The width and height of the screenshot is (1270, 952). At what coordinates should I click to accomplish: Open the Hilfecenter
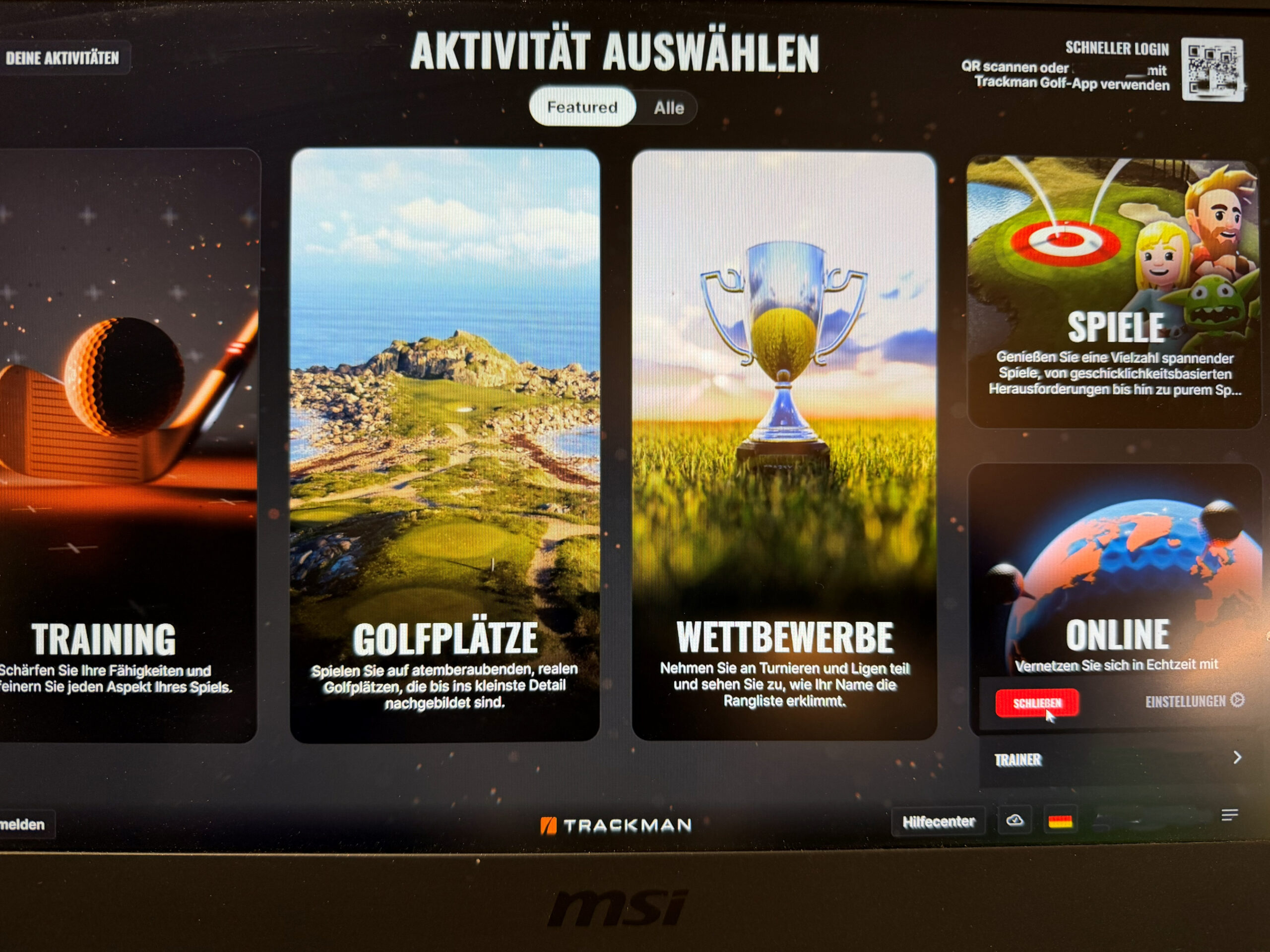938,822
